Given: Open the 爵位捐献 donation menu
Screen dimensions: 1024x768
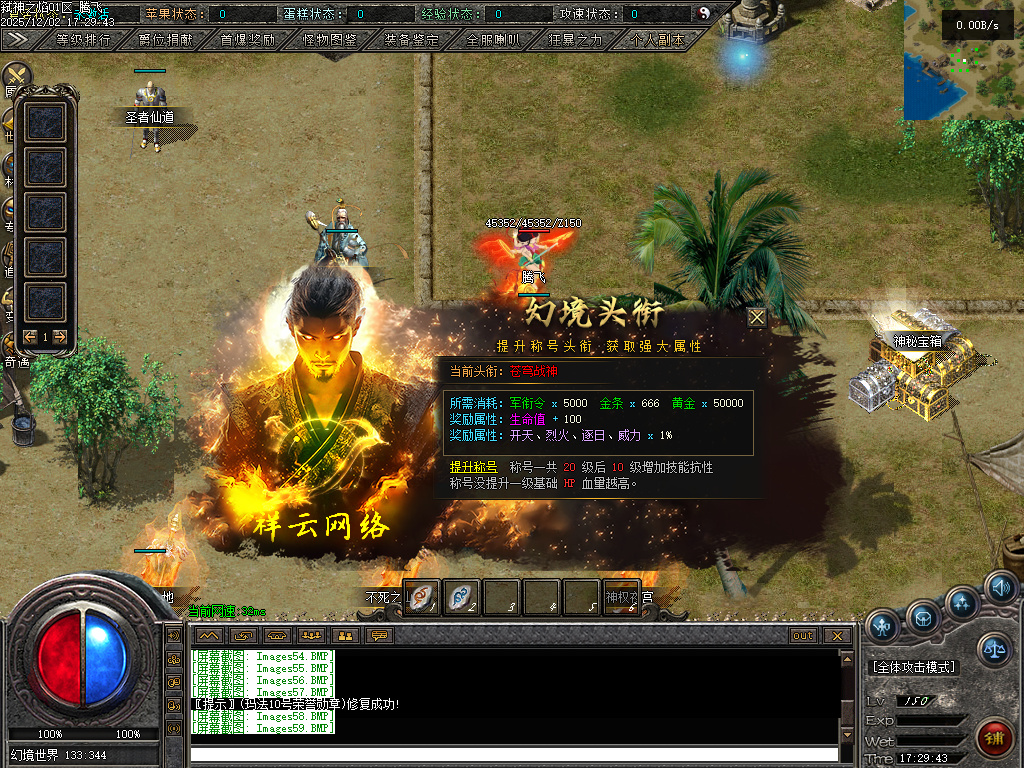Looking at the screenshot, I should [x=166, y=40].
